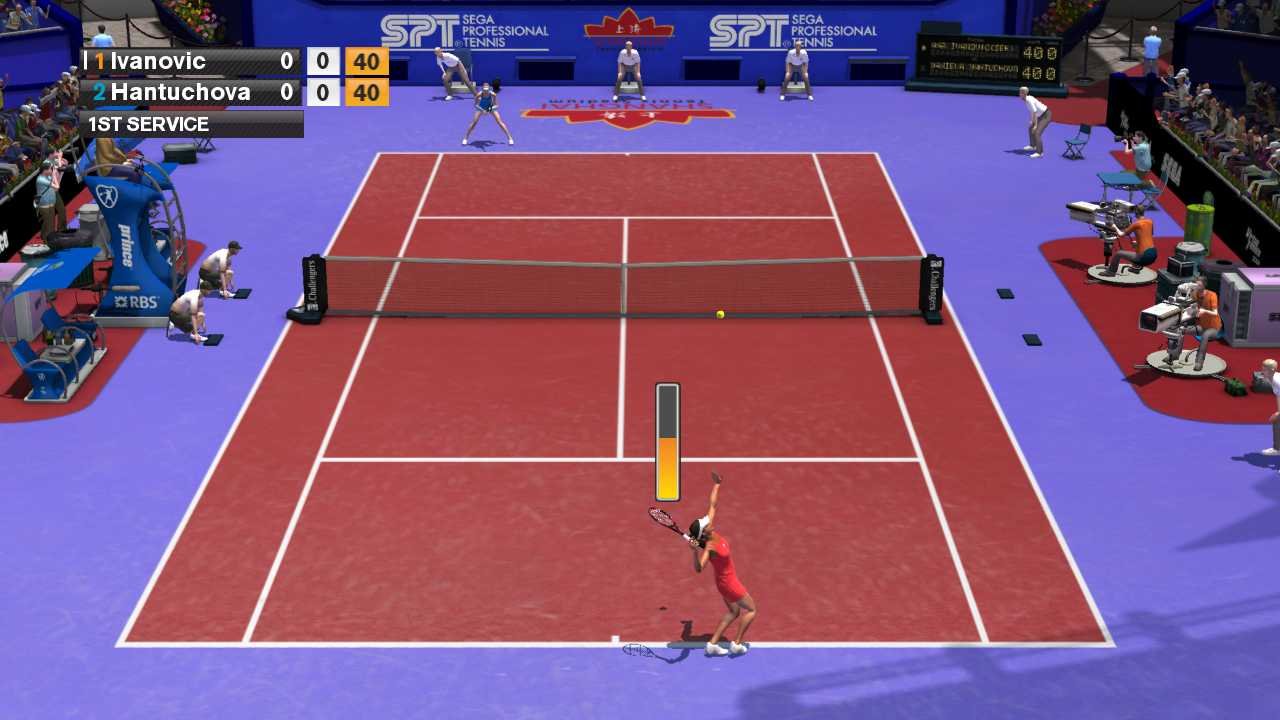Open the Ivanovic scoreboard row details
Image resolution: width=1280 pixels, height=720 pixels.
tap(180, 61)
